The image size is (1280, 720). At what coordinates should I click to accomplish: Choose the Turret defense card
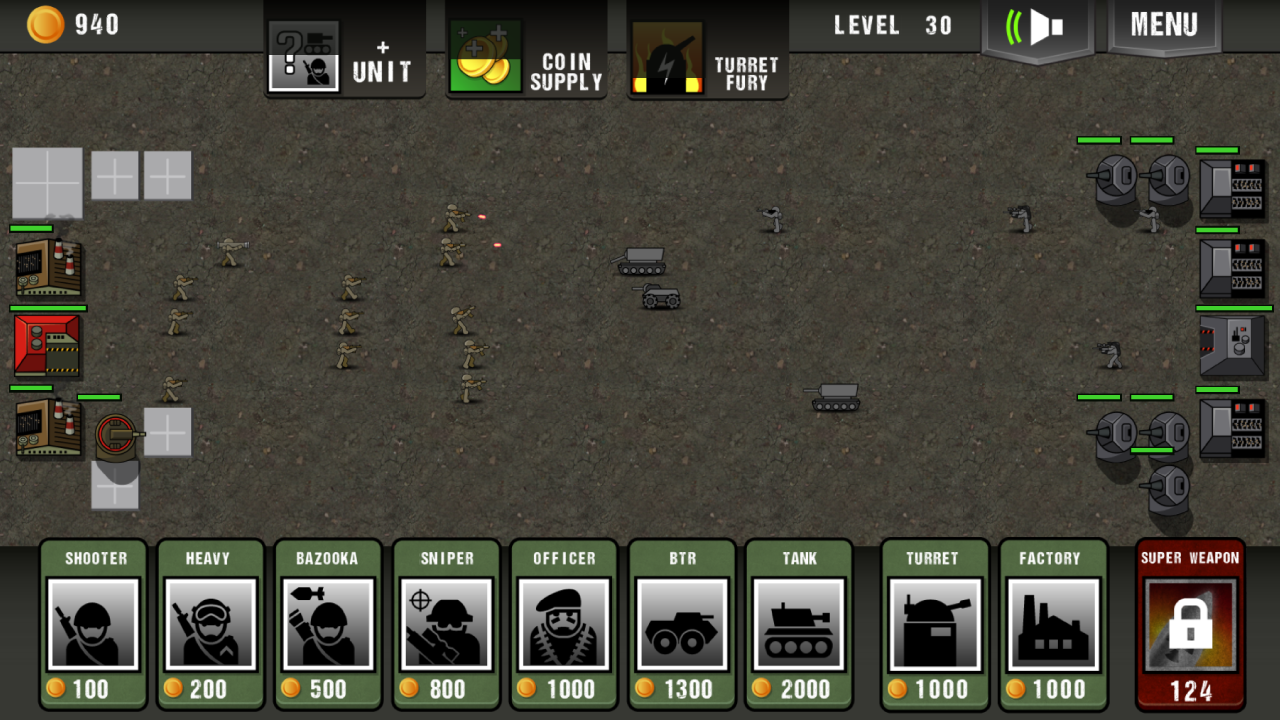click(934, 625)
